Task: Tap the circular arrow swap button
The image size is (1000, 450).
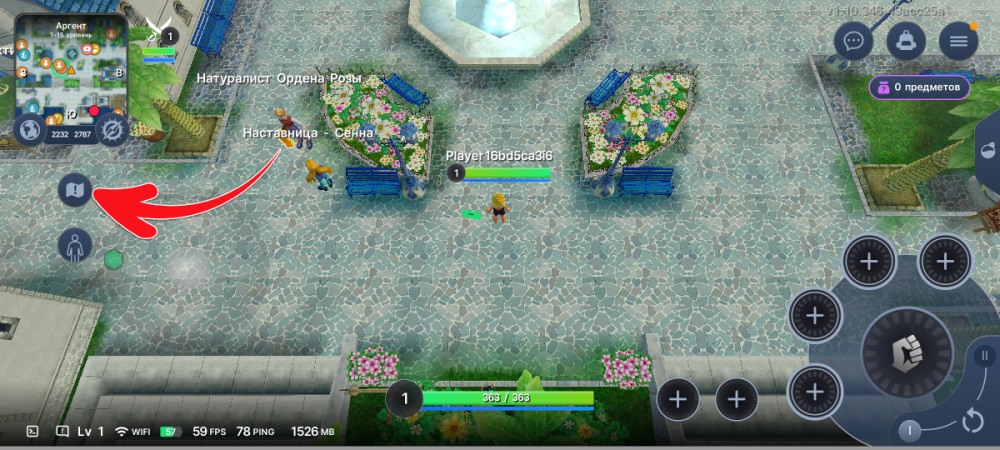Action: (x=972, y=420)
